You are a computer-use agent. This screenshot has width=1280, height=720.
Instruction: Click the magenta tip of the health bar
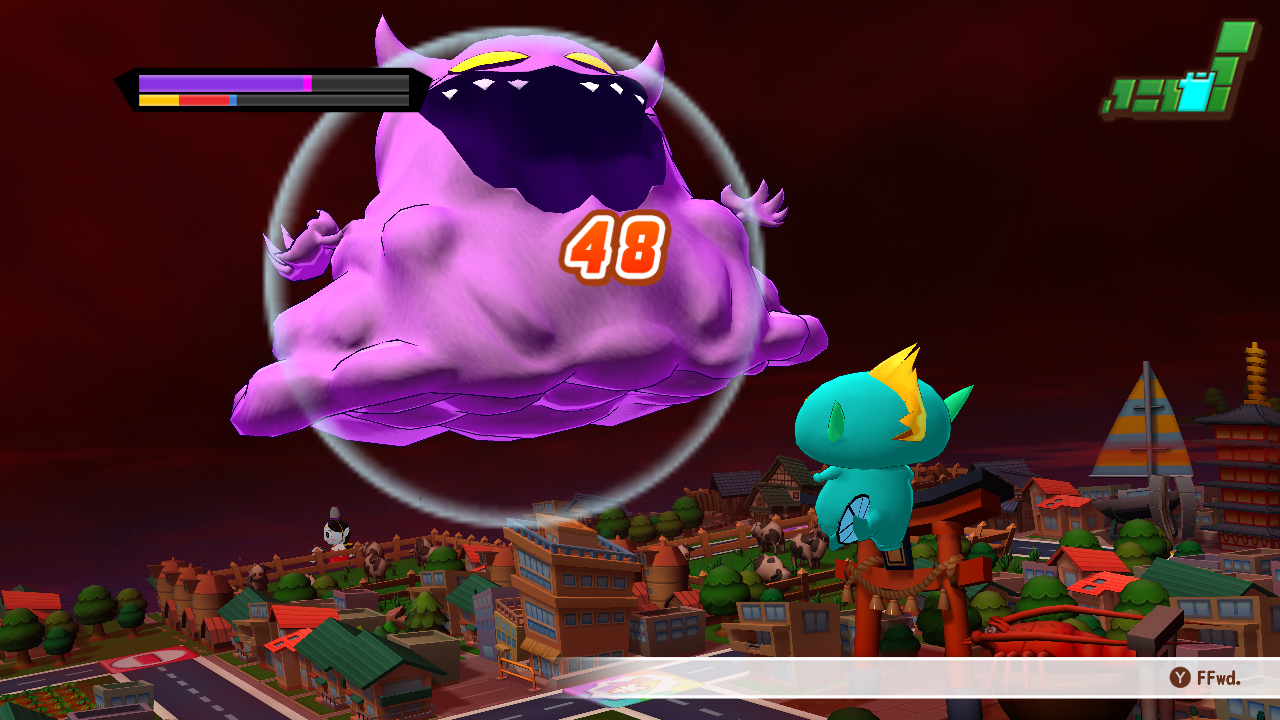307,82
